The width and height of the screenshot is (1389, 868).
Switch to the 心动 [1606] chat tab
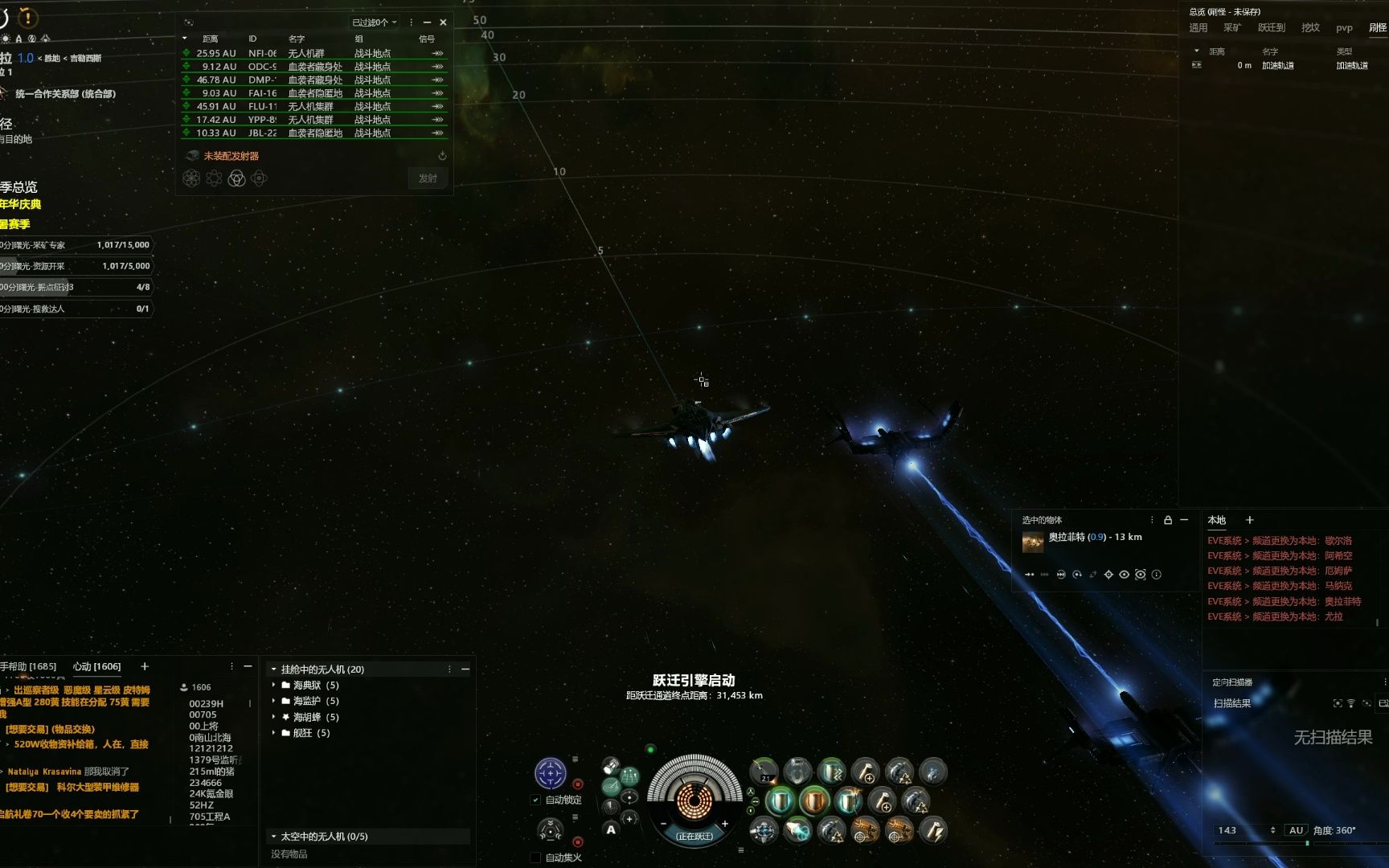pyautogui.click(x=96, y=666)
